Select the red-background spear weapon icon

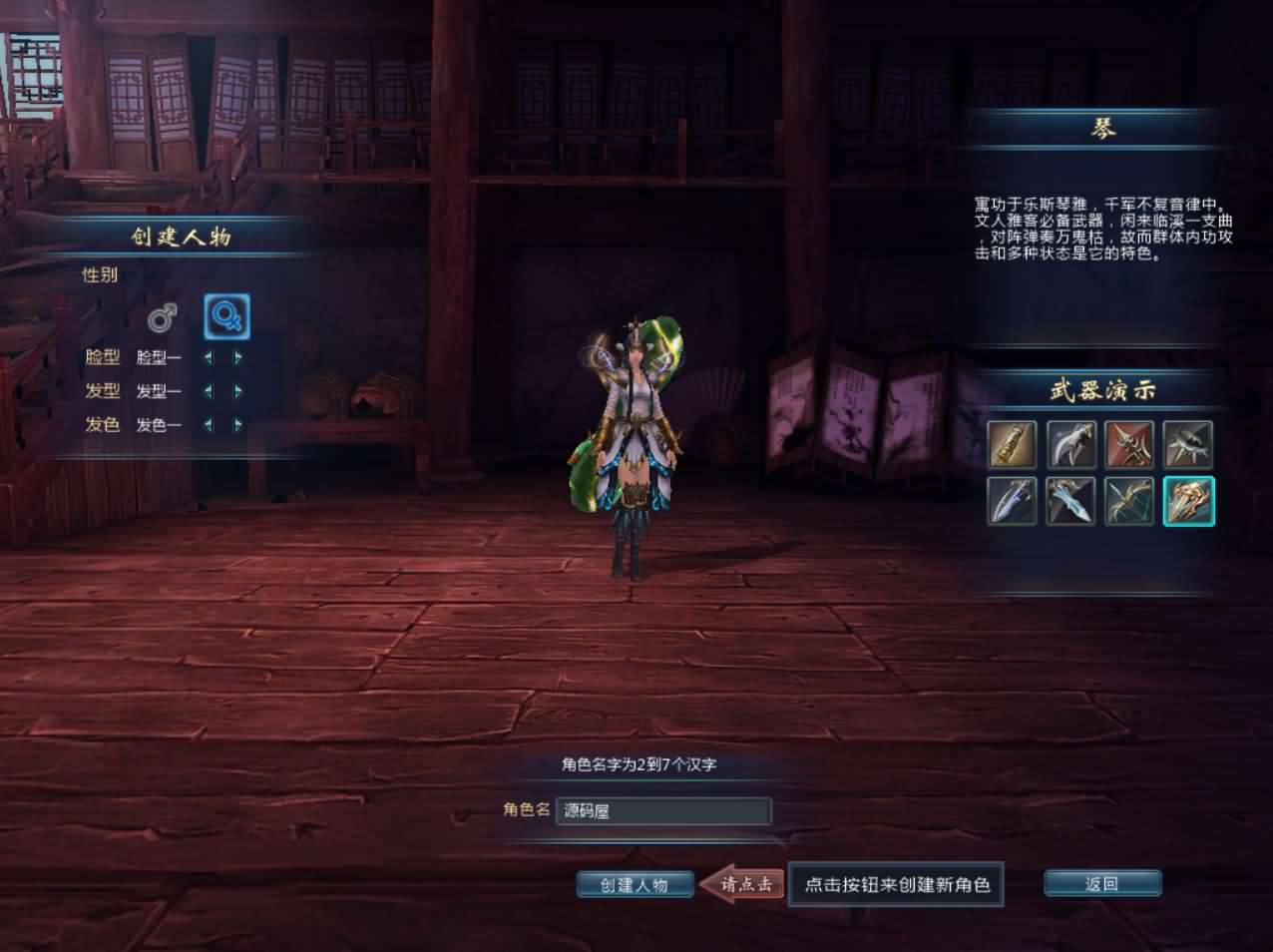pos(1129,444)
